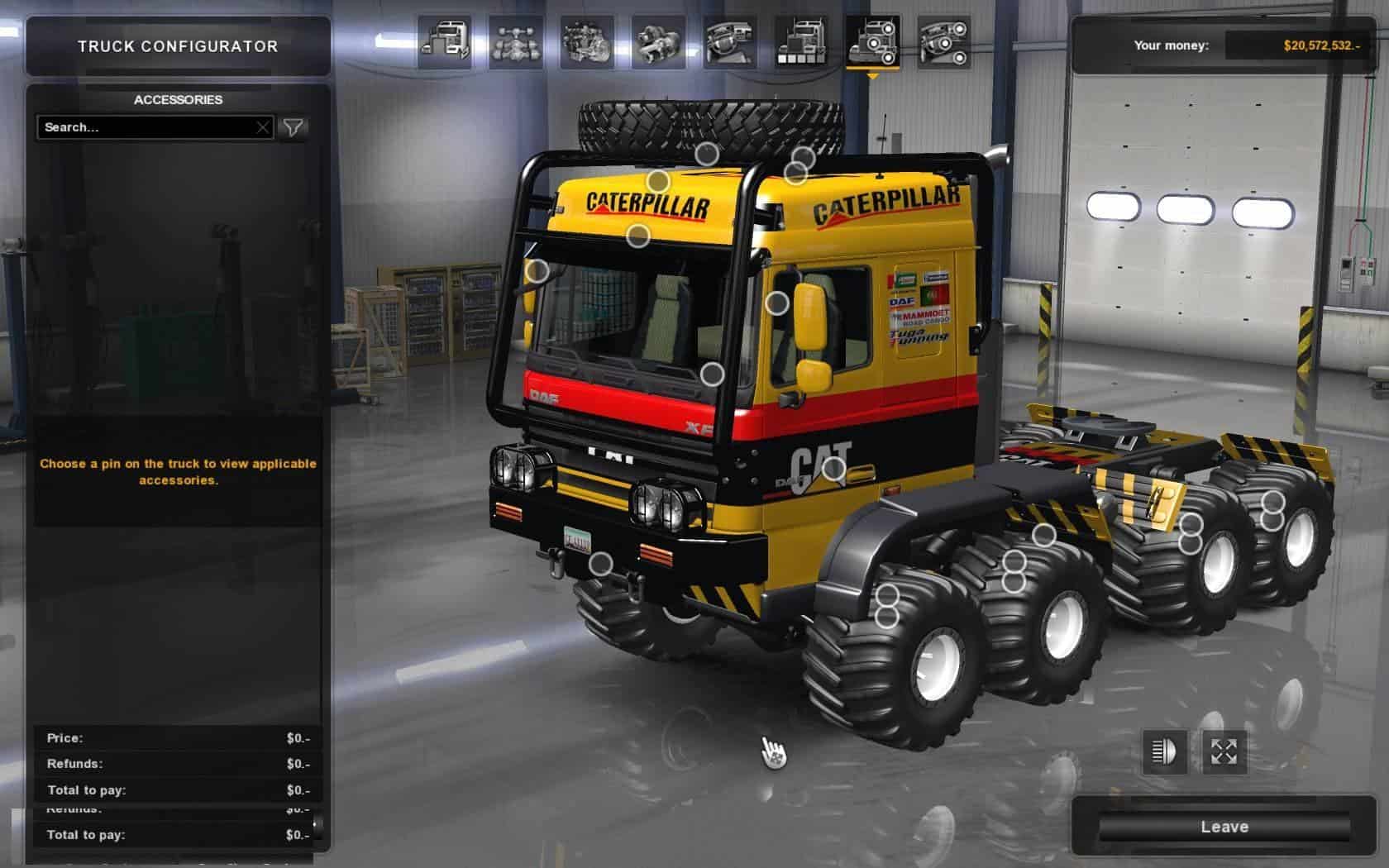Viewport: 1389px width, 868px height.
Task: Open the paint job tab
Action: point(801,42)
